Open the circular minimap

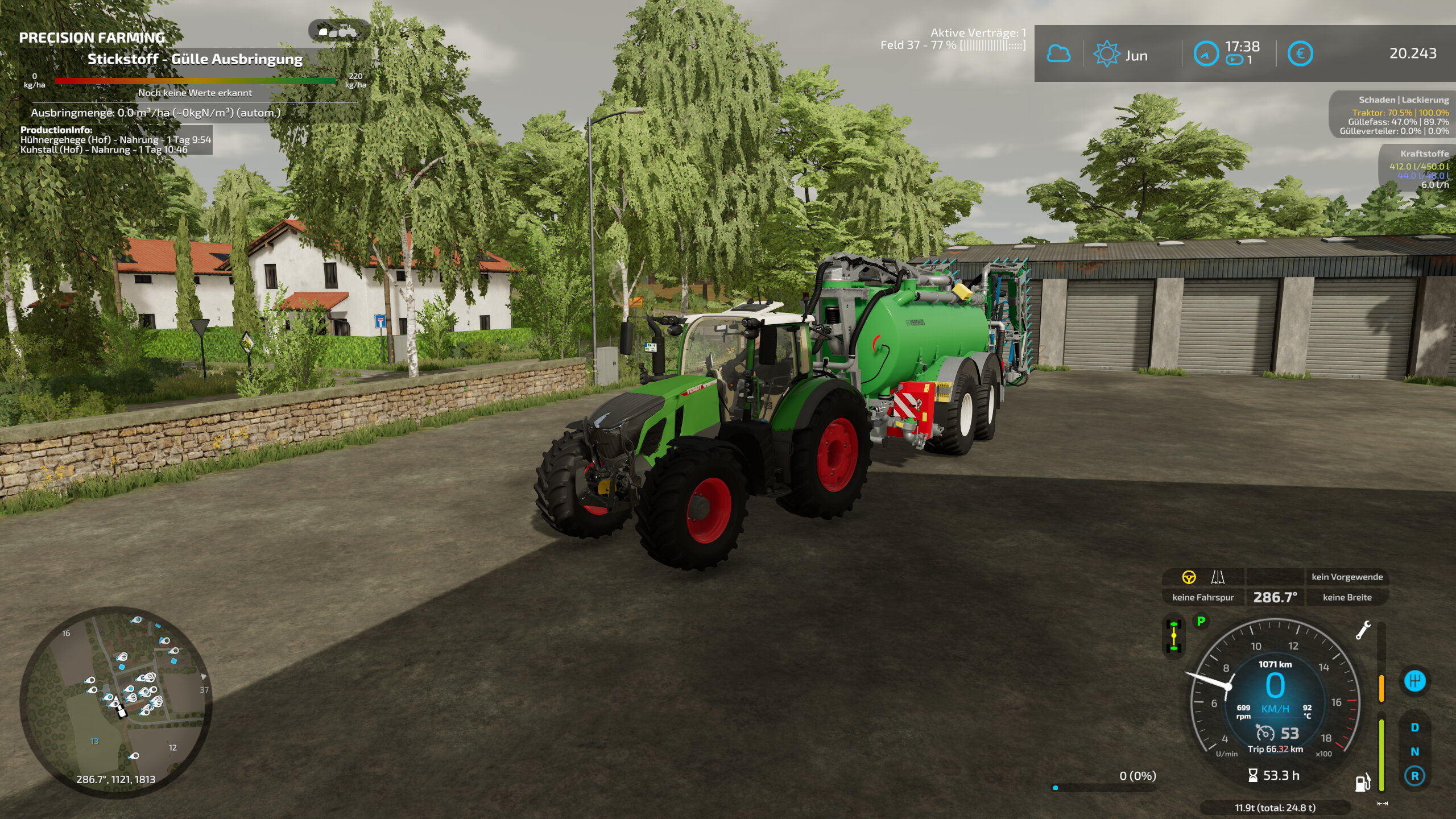click(116, 702)
